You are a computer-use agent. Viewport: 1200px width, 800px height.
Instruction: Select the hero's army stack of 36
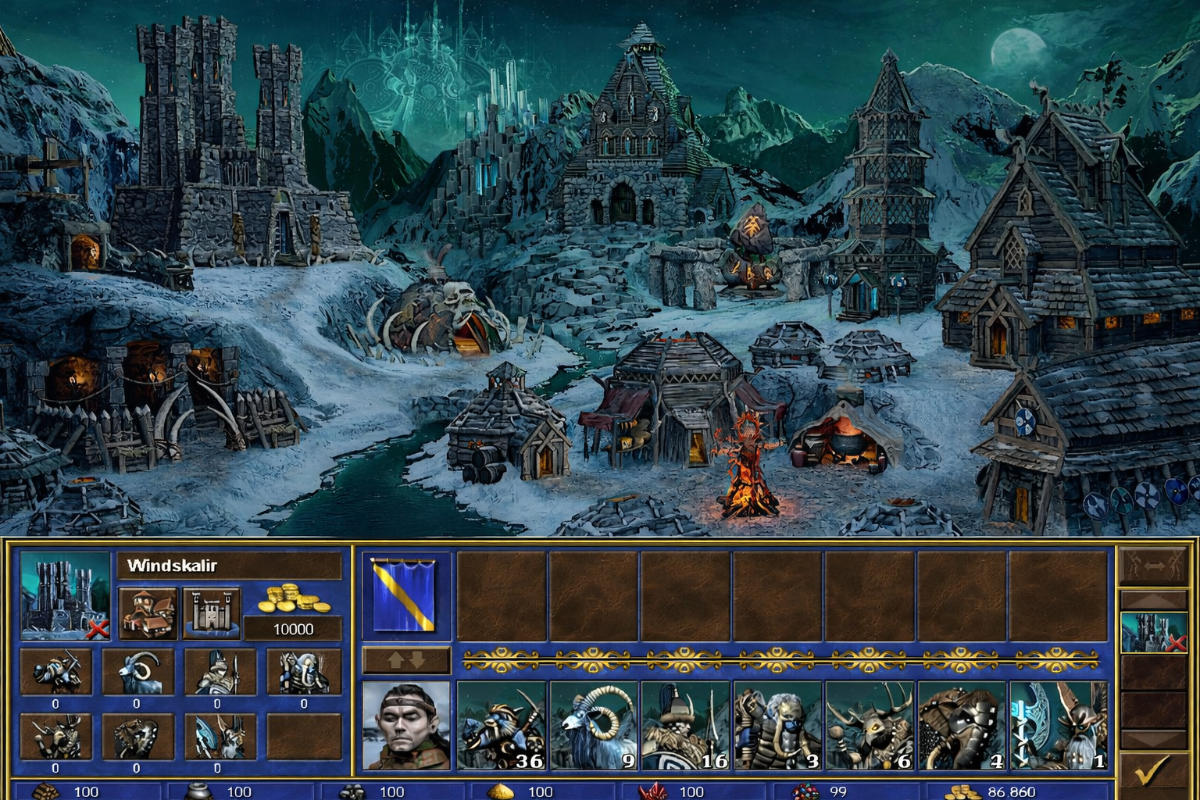click(x=502, y=726)
